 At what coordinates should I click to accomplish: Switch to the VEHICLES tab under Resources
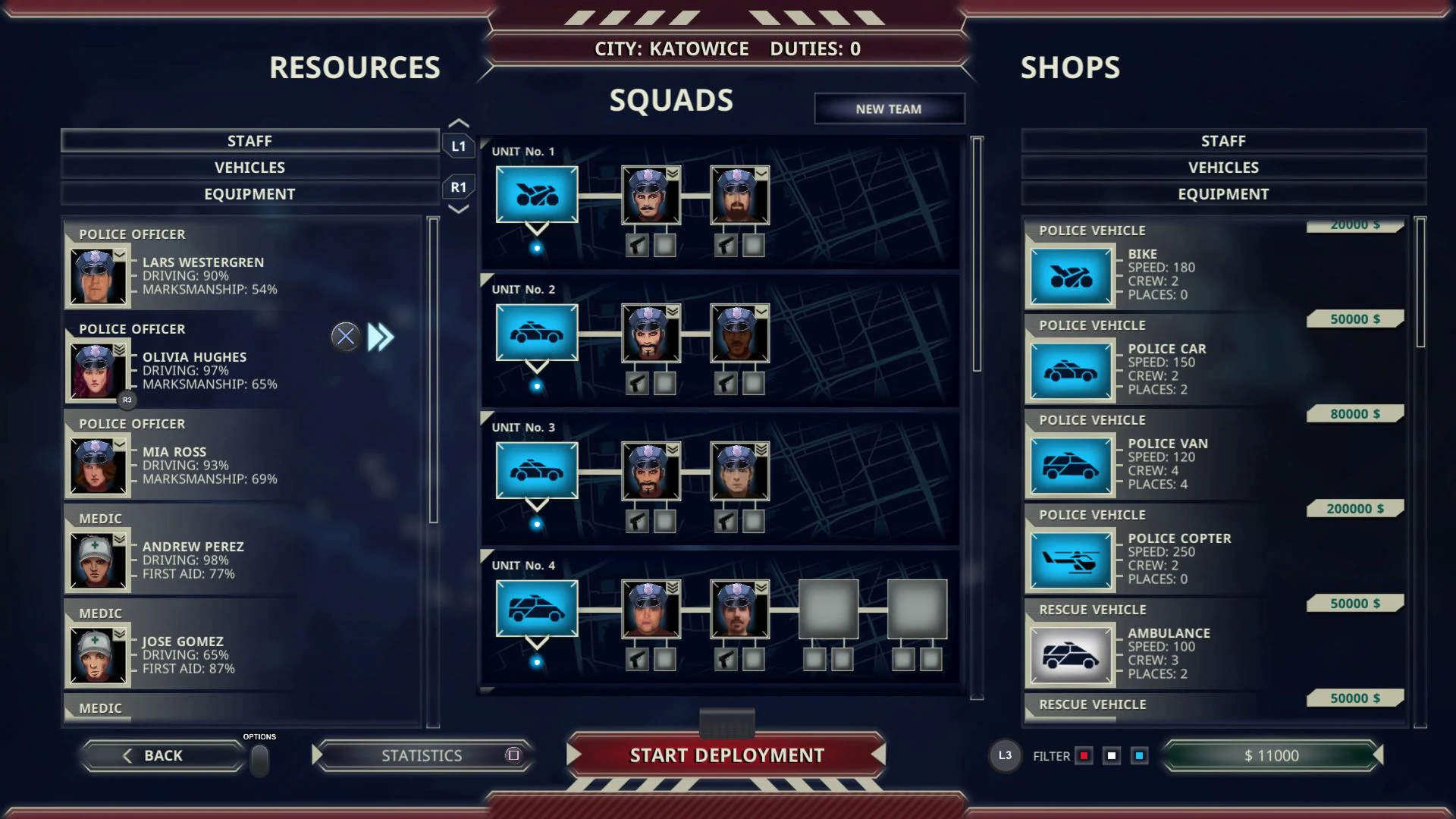click(249, 167)
